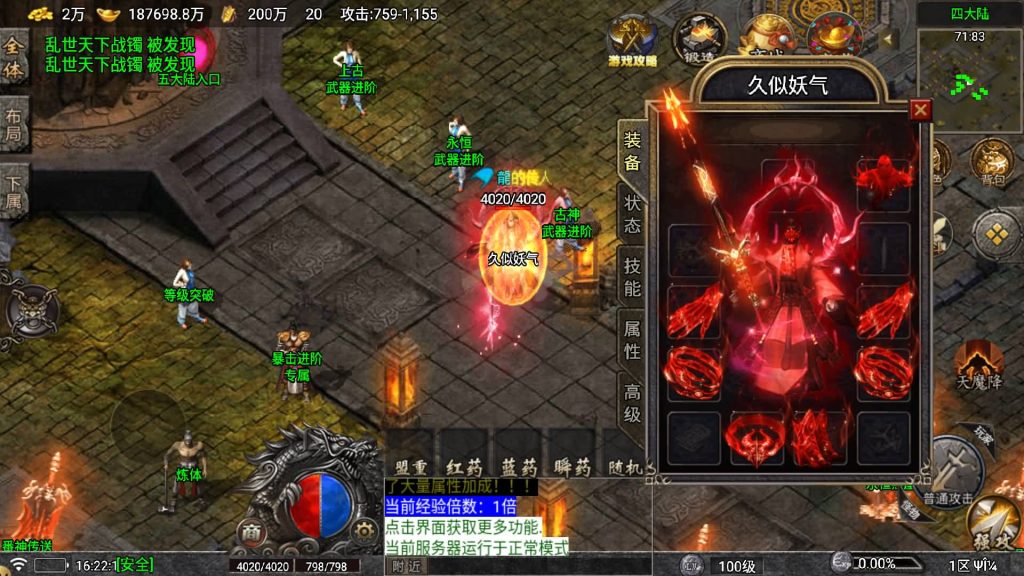Open the 游戏攻略 game guide icon

(632, 40)
